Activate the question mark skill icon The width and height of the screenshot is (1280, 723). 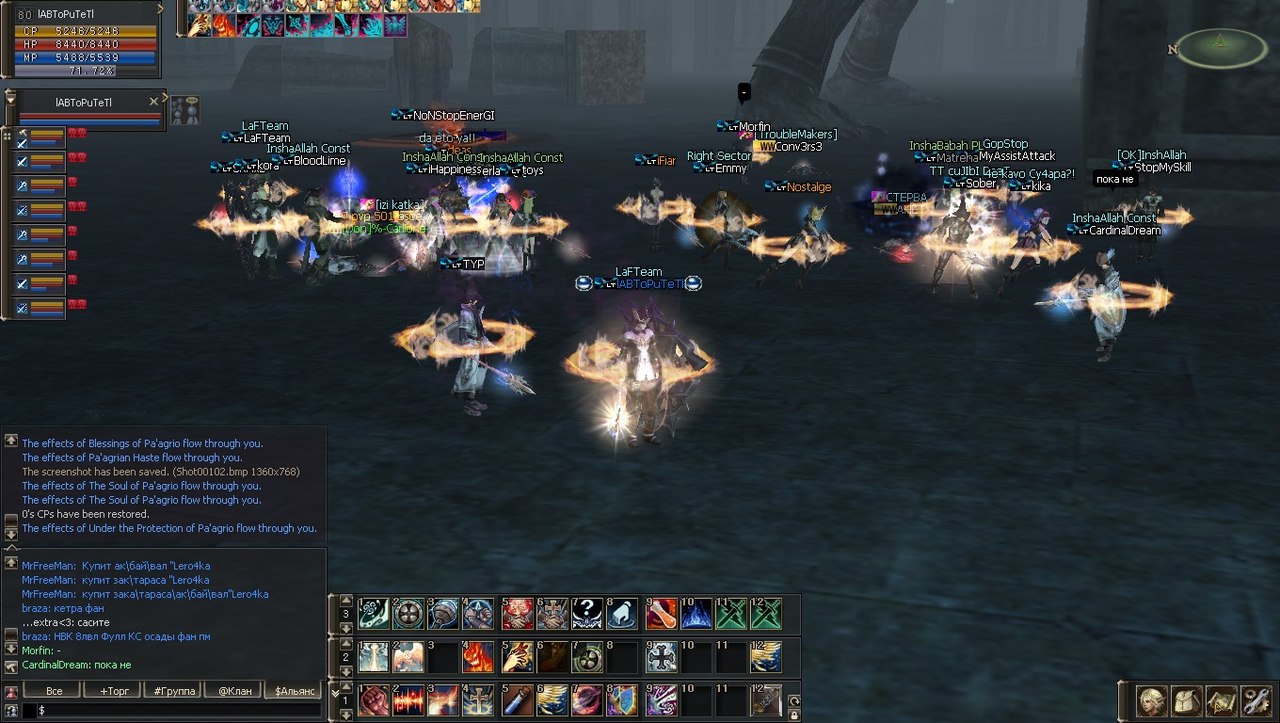pyautogui.click(x=588, y=613)
